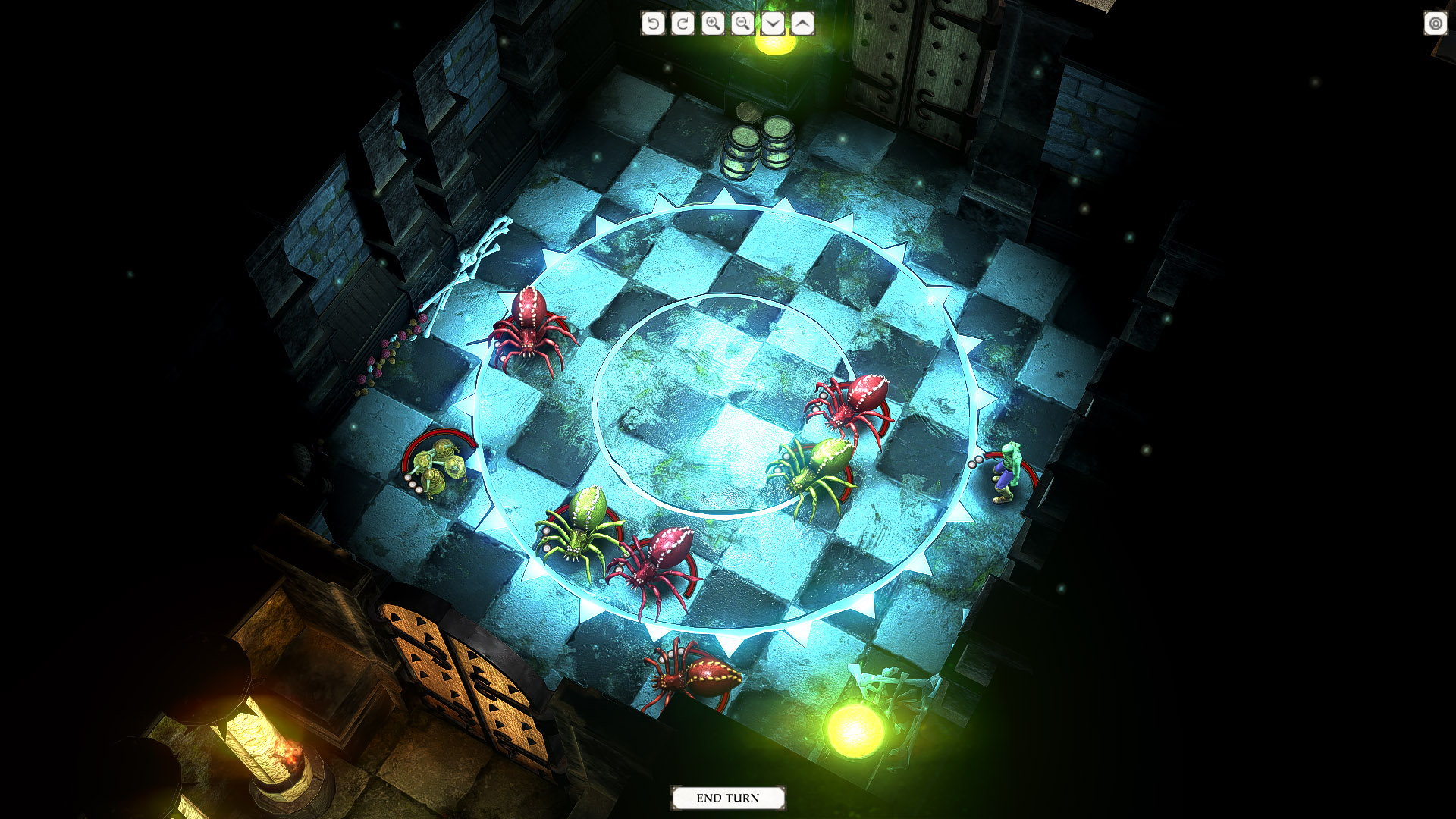Click the downward chevron camera button
This screenshot has height=819, width=1456.
point(772,24)
